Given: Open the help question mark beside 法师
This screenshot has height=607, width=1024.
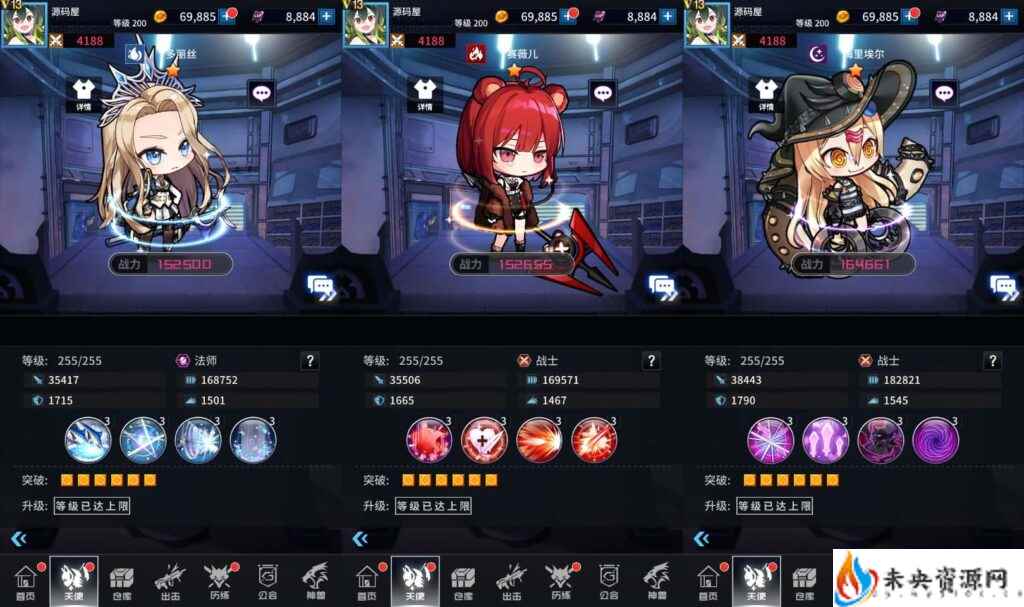Looking at the screenshot, I should point(310,361).
